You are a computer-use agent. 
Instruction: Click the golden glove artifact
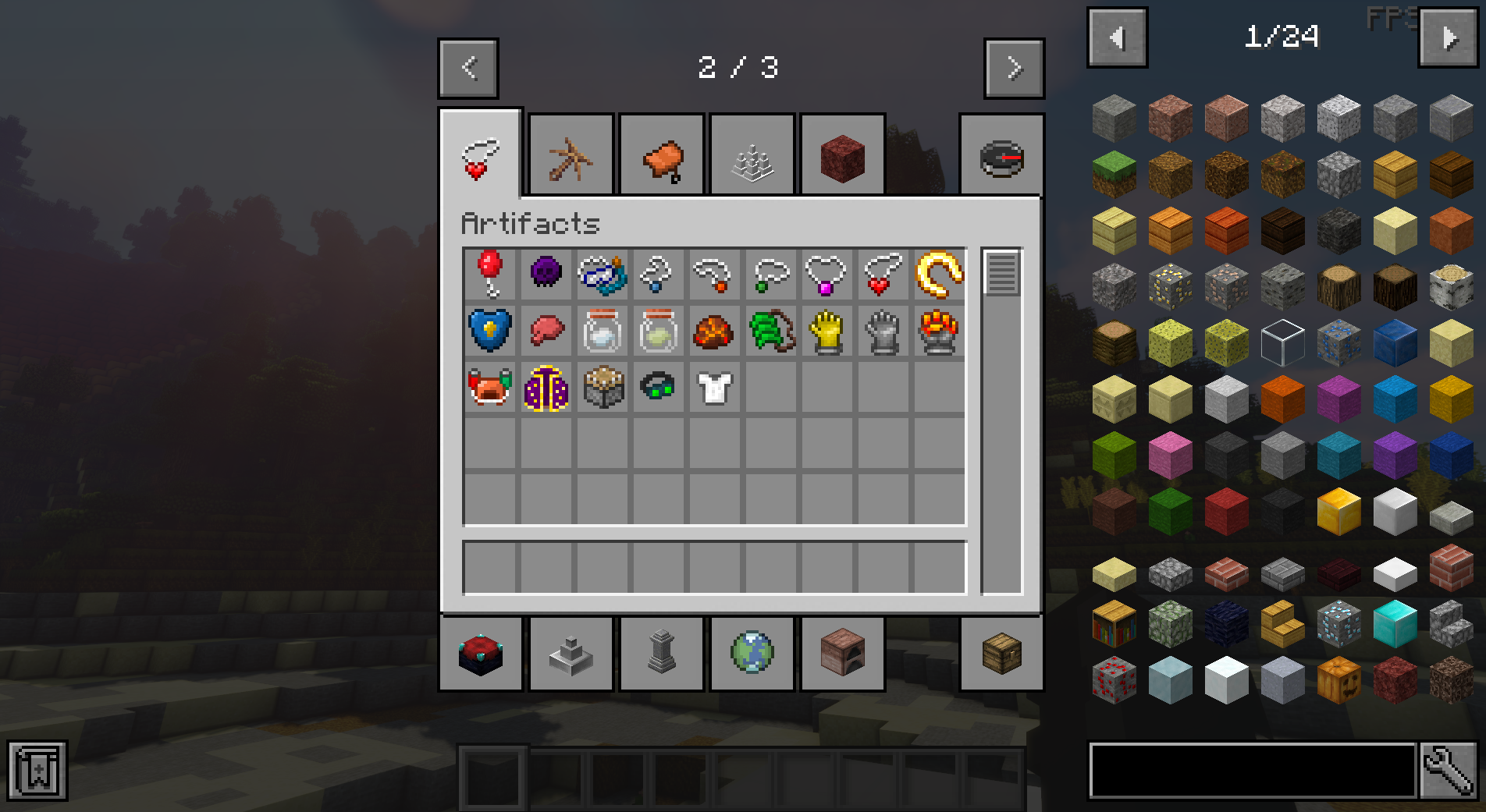point(824,331)
